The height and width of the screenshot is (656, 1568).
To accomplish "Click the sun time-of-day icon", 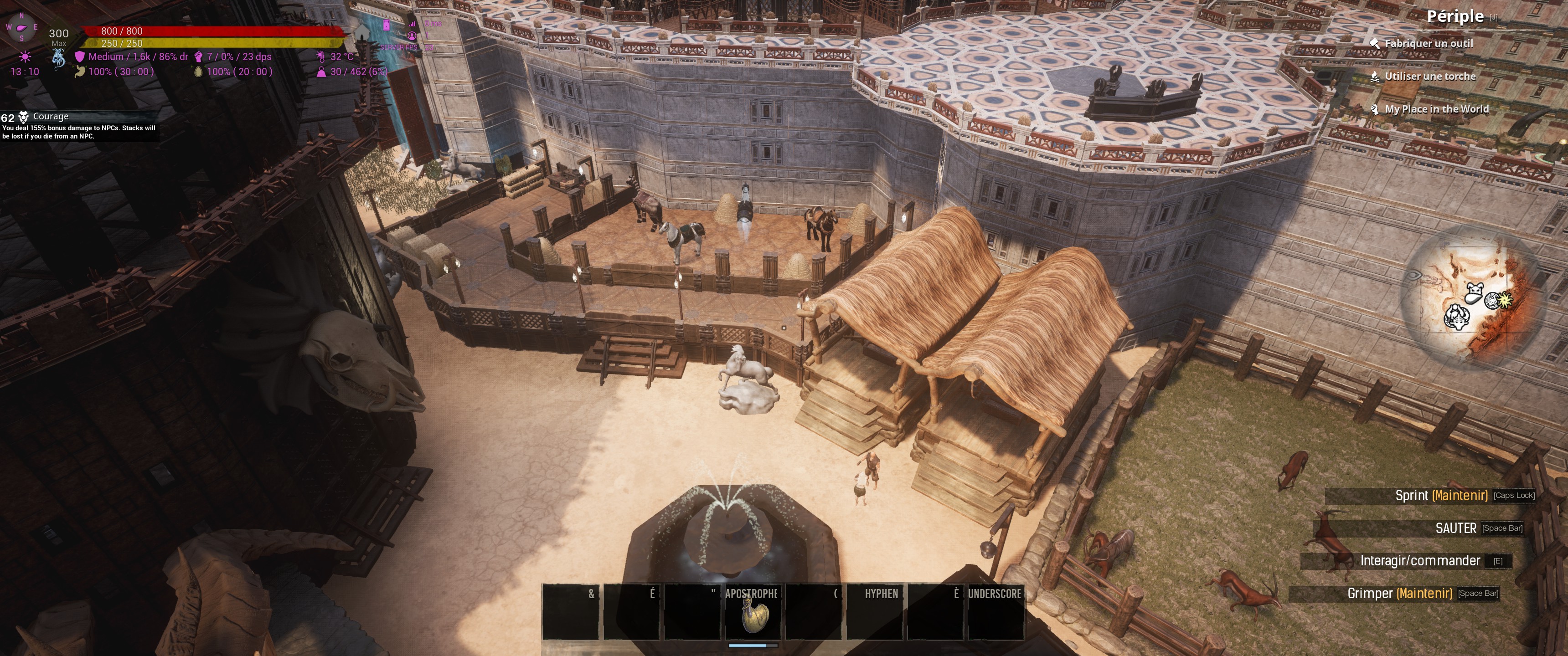I will coord(25,56).
